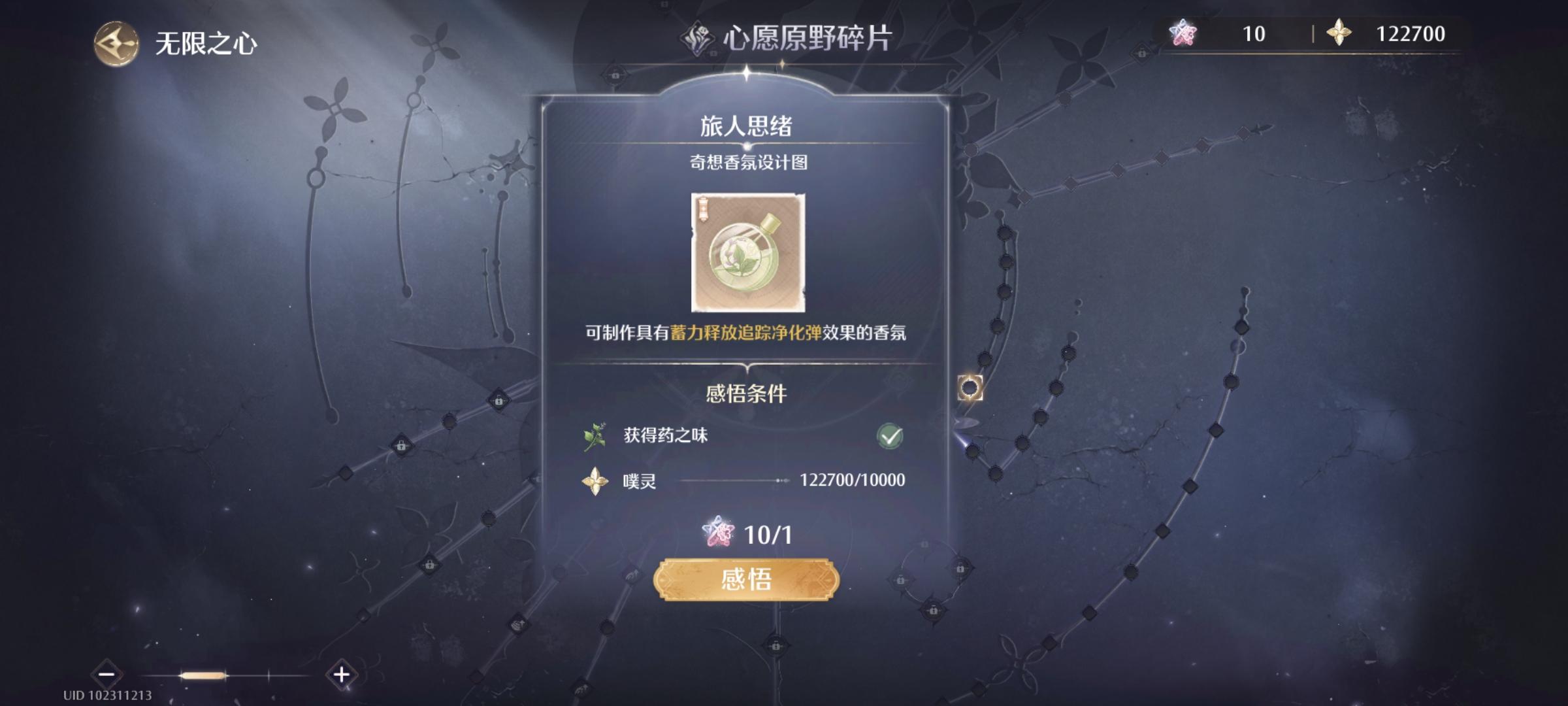Click the sparkle decoration under the page title
This screenshot has width=1568, height=706.
click(783, 65)
